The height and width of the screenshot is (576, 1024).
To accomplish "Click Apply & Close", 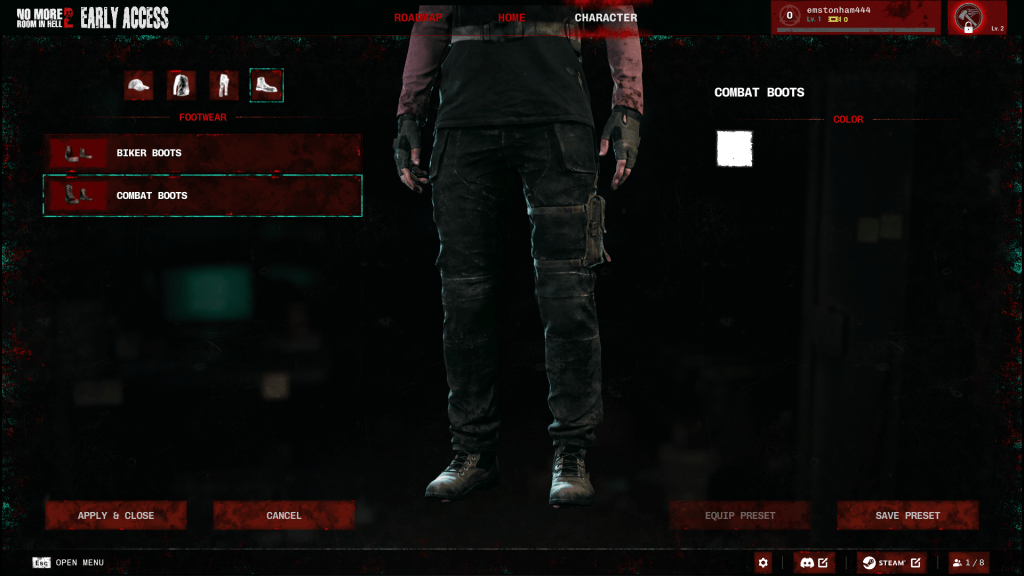I will (116, 516).
